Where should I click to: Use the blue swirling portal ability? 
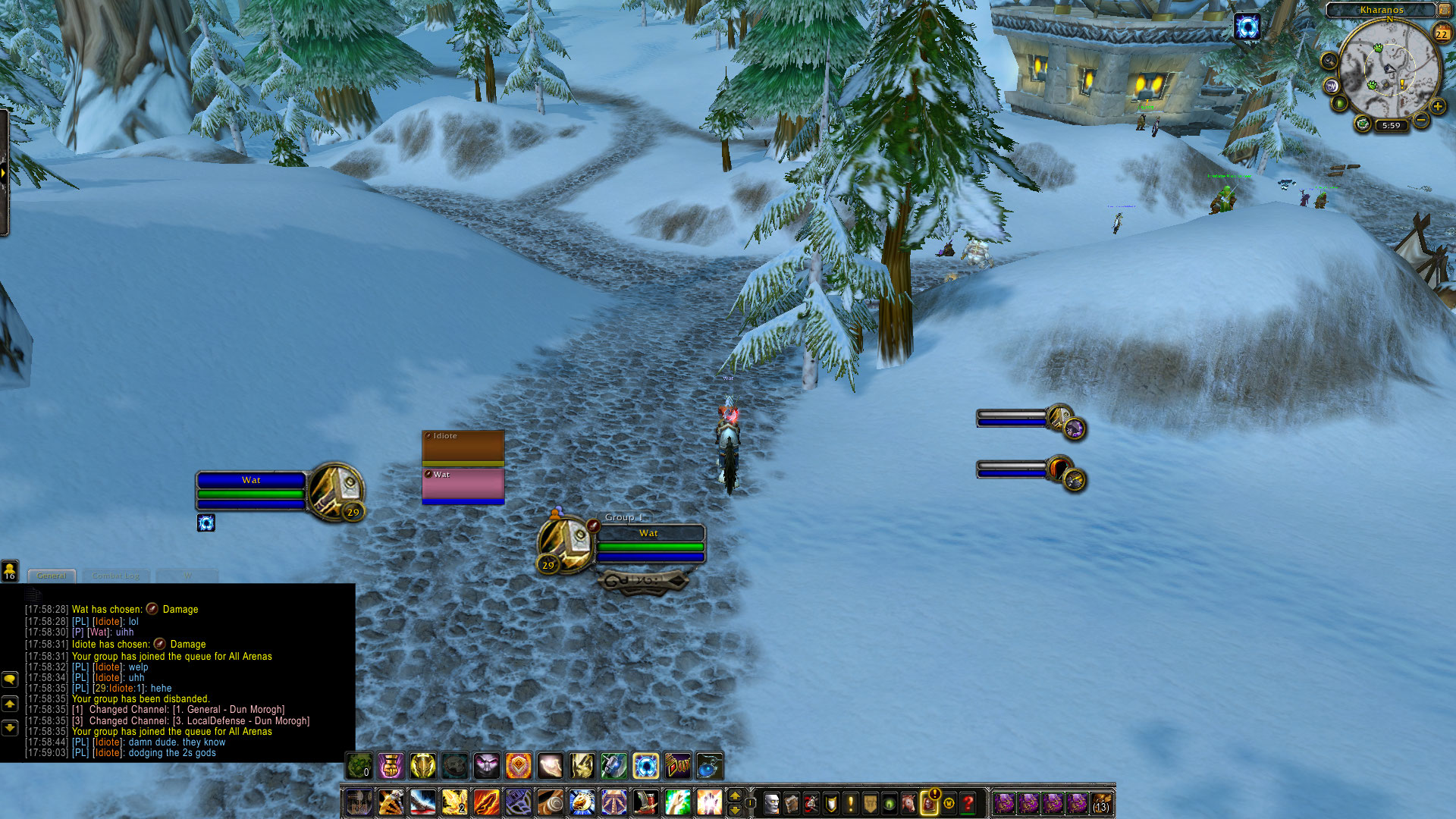click(x=645, y=766)
